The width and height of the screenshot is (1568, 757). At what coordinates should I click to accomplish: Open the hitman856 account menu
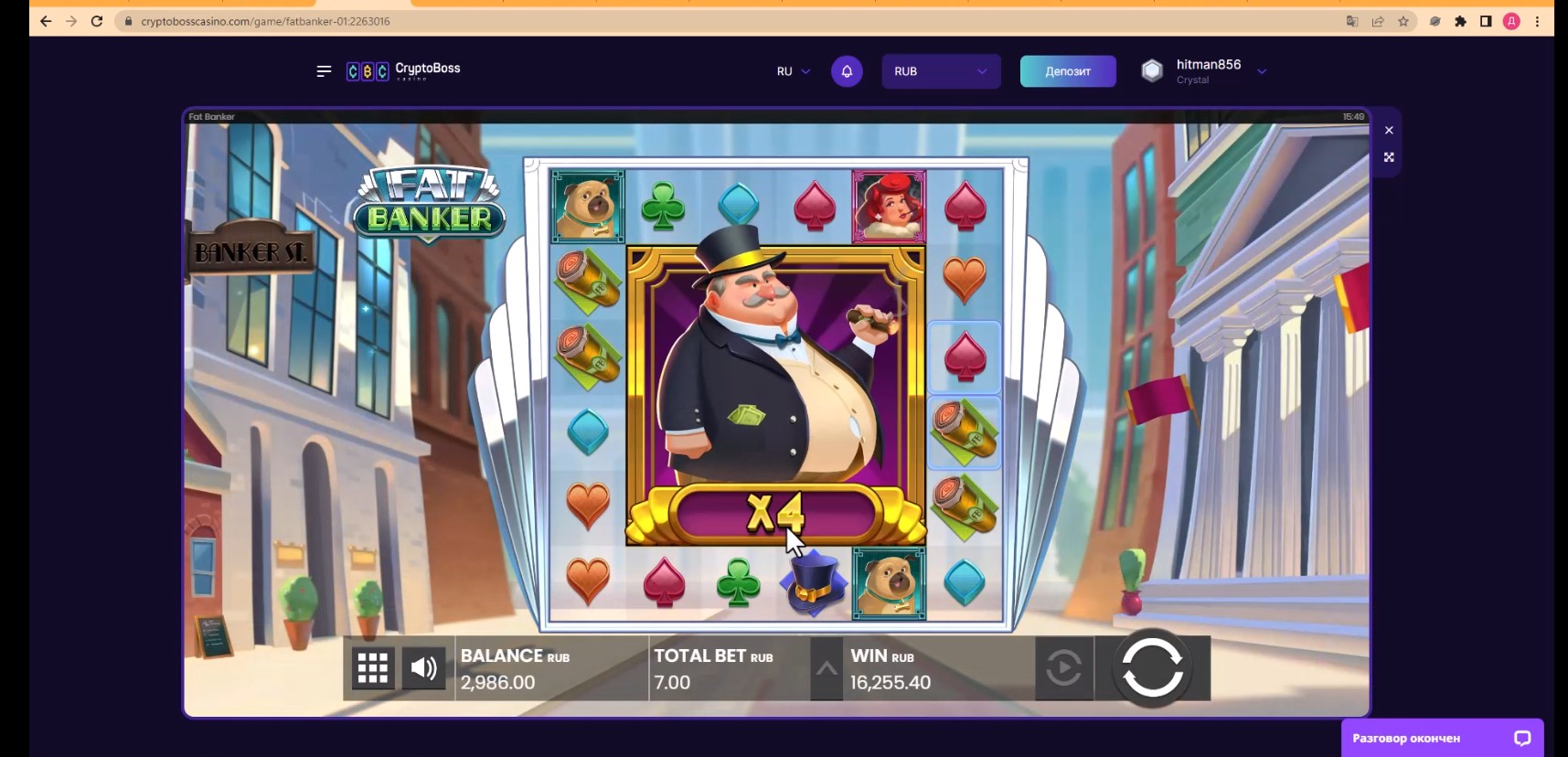[1207, 71]
